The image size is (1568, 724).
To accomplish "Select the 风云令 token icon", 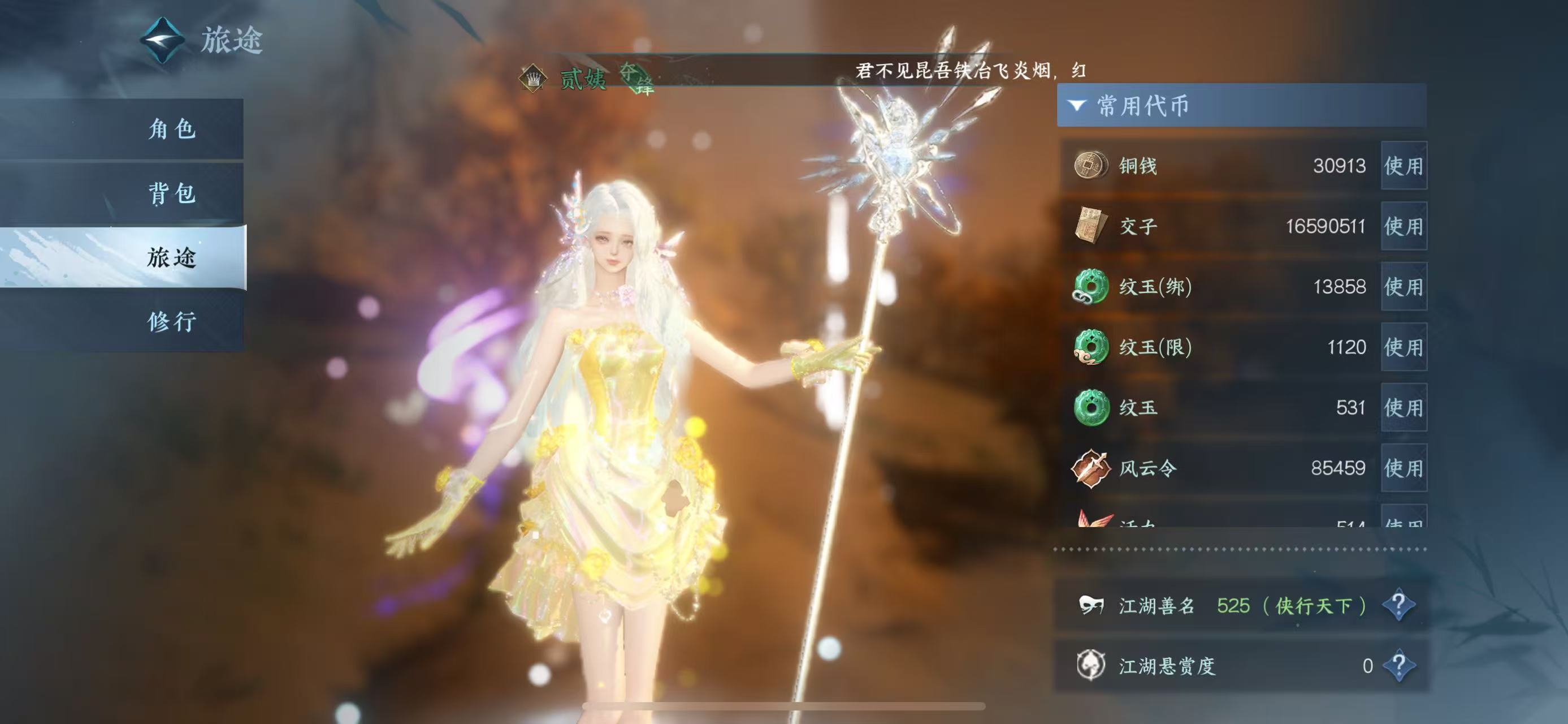I will click(x=1090, y=468).
